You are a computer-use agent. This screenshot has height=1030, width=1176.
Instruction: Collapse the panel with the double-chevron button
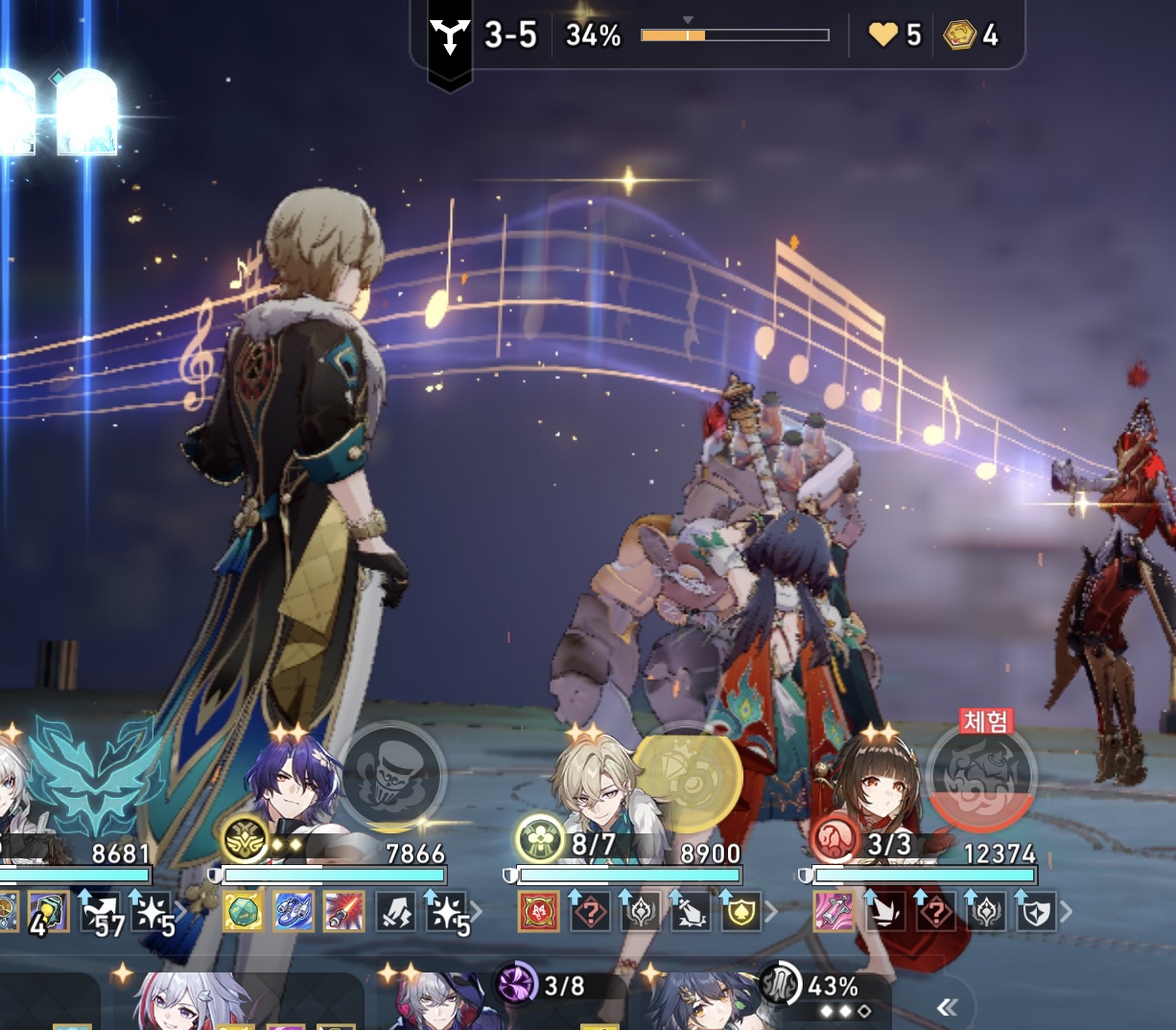coord(947,1006)
